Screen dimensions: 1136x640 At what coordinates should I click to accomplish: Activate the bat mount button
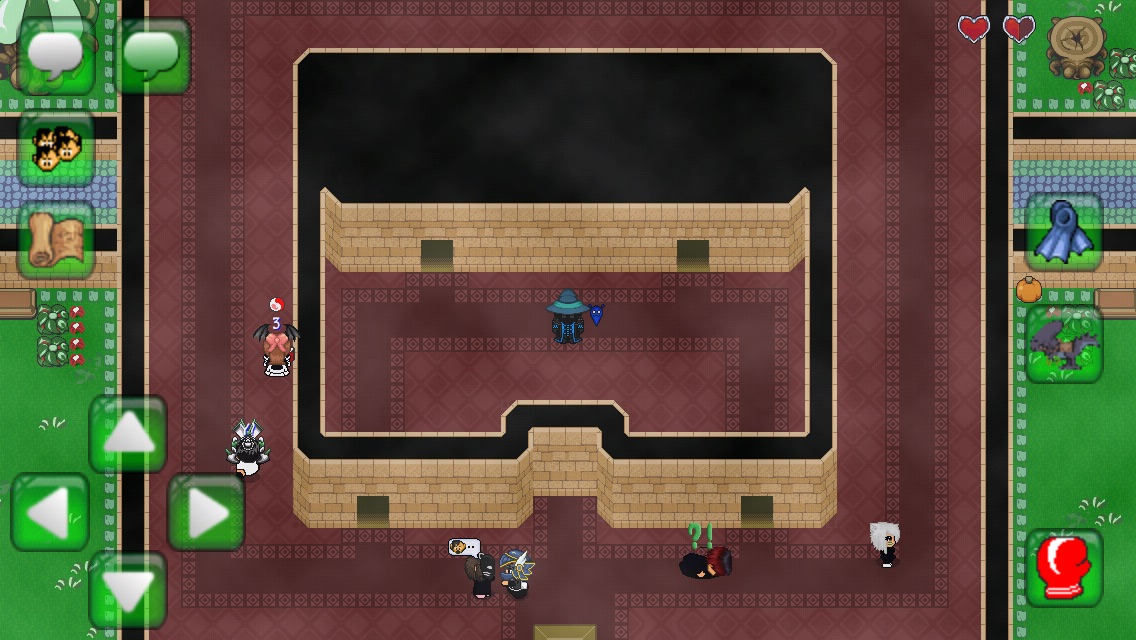coord(1064,344)
